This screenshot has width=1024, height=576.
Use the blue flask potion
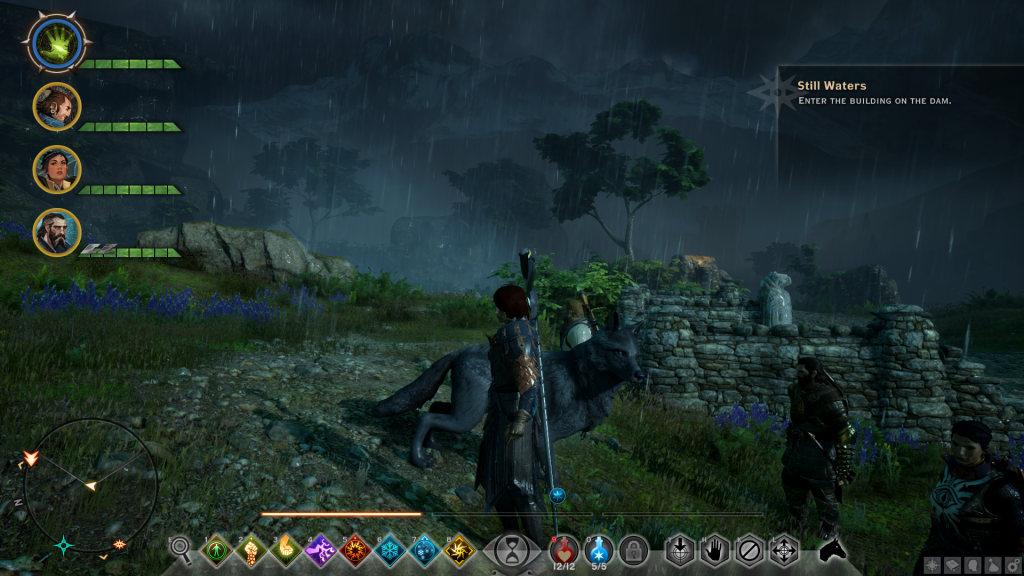click(x=598, y=548)
